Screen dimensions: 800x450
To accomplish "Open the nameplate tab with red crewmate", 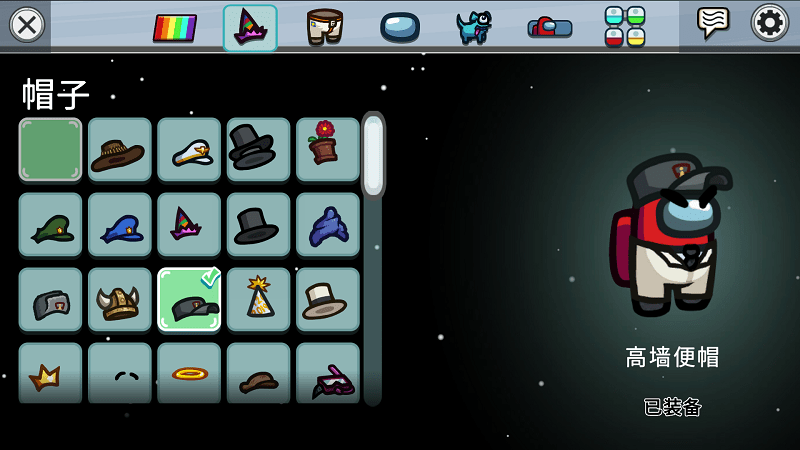I will point(549,27).
